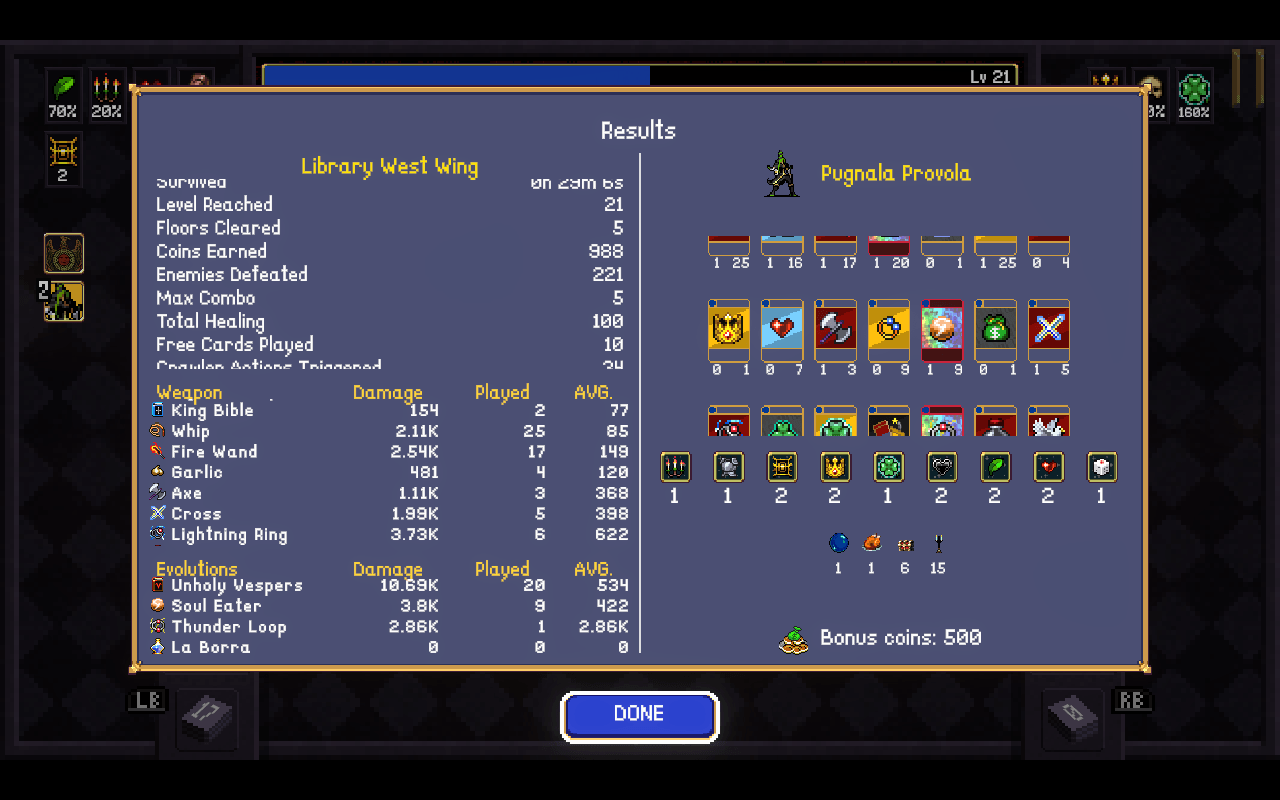The image size is (1280, 800).
Task: Select the treasure chest pickup icon
Action: point(905,545)
